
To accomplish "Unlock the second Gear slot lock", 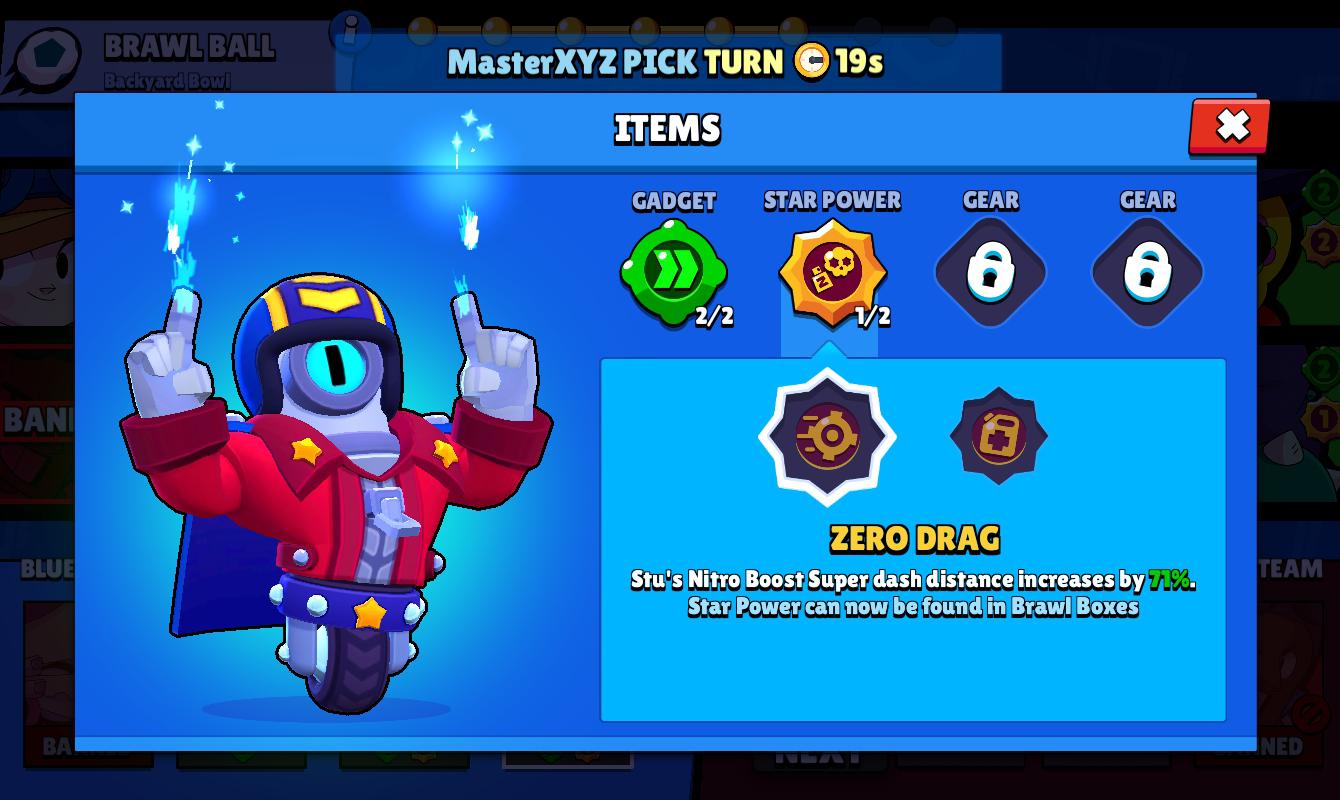I will 1147,270.
